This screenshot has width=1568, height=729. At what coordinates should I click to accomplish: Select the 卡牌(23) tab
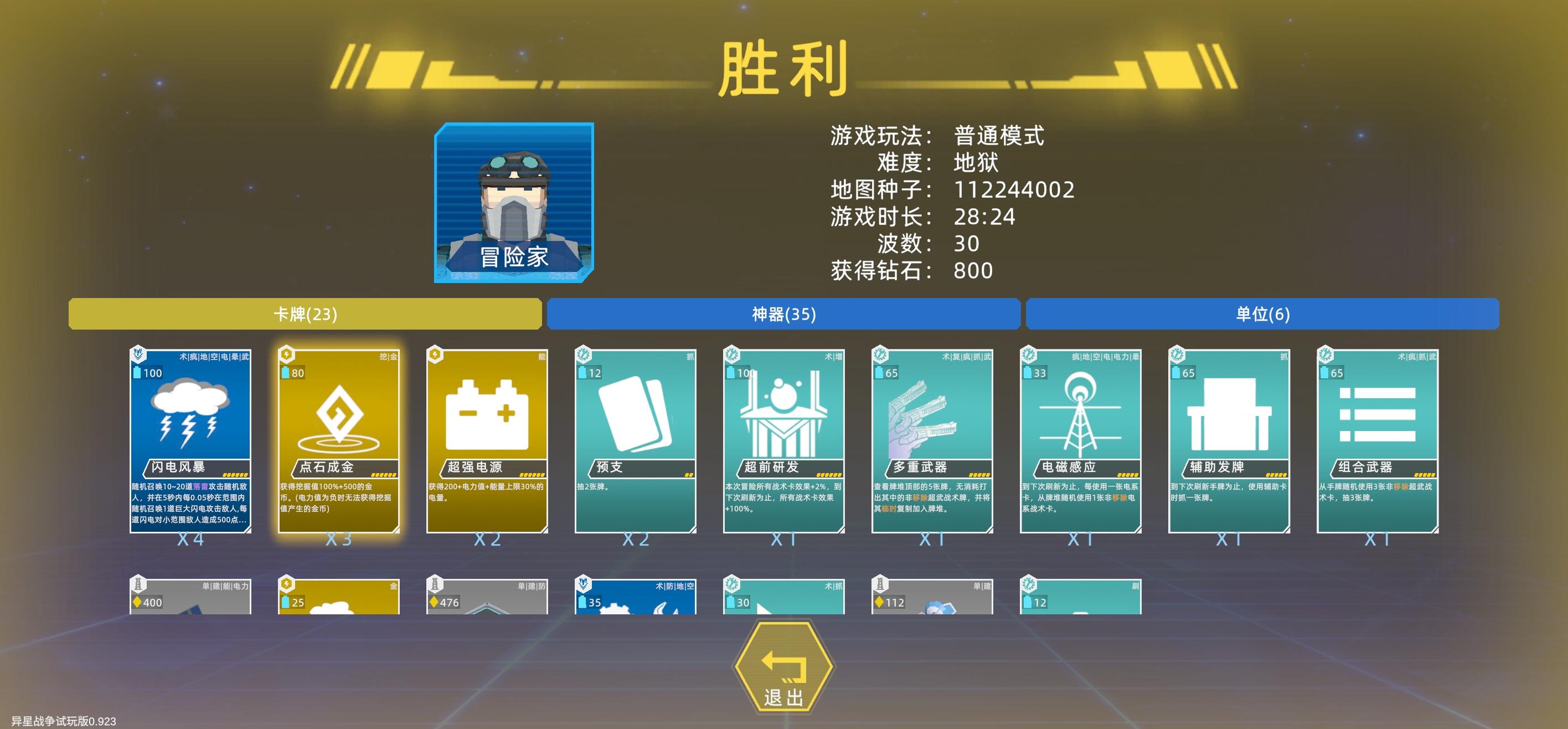tap(305, 315)
